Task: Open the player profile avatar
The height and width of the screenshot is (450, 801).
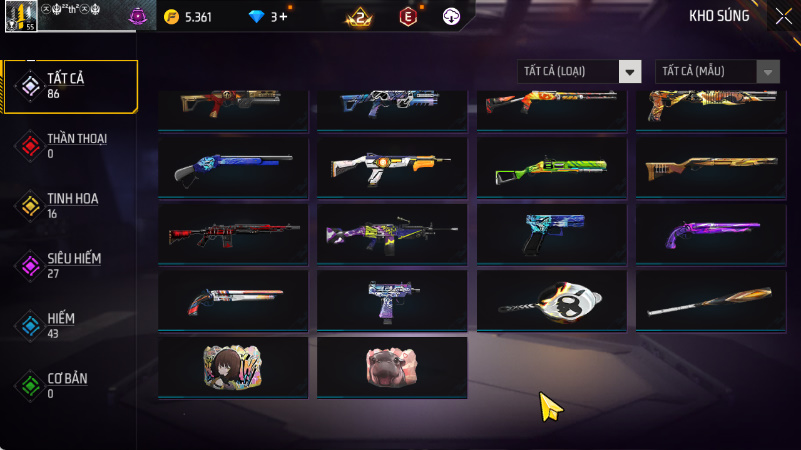Action: click(20, 16)
